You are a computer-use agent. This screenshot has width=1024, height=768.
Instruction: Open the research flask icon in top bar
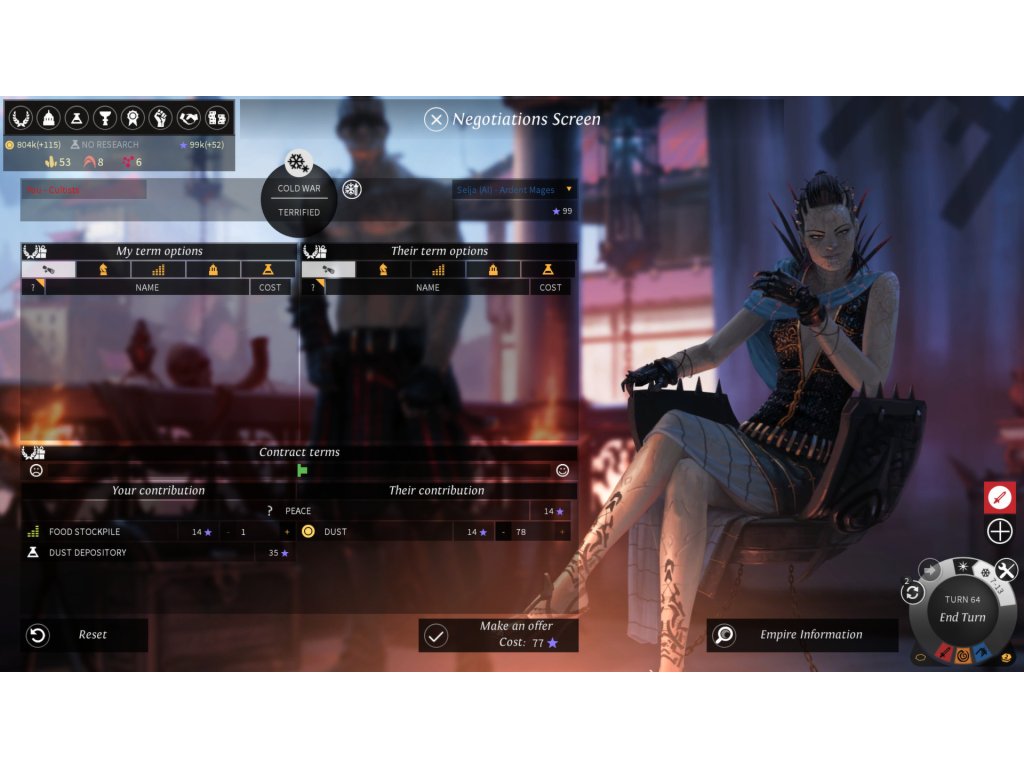click(x=76, y=118)
